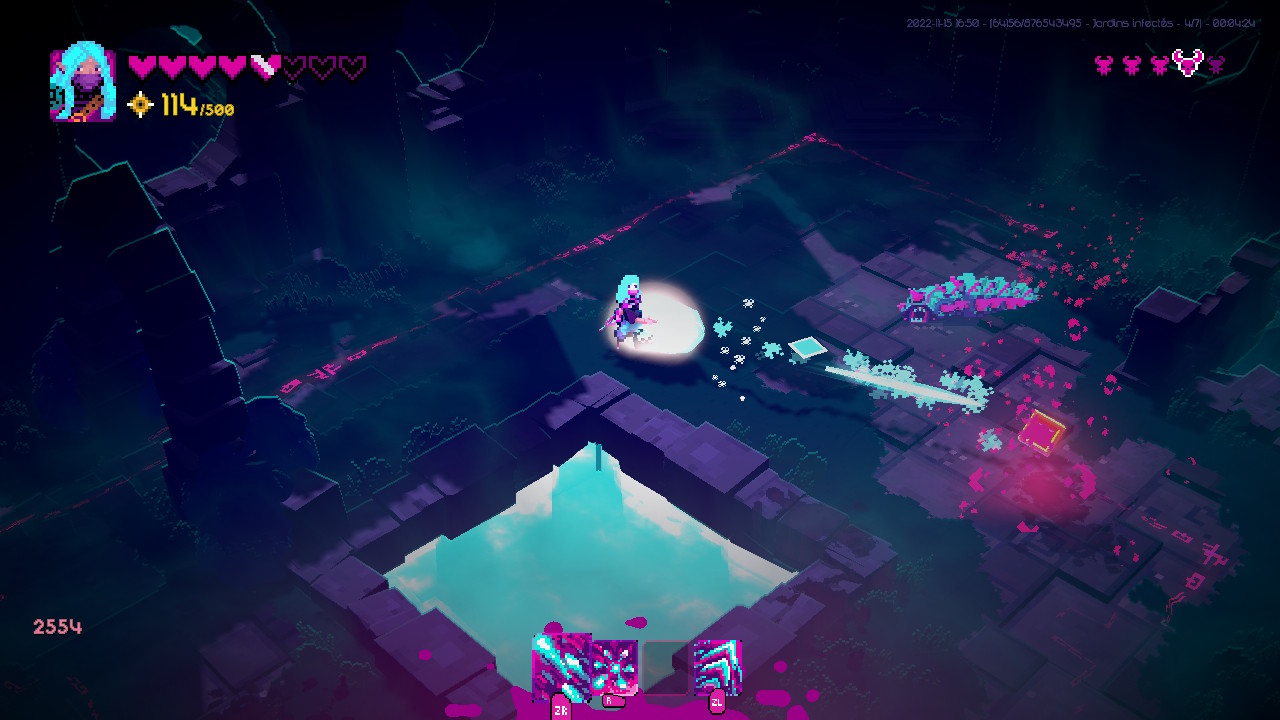Open the blue-haired character portrait
The width and height of the screenshot is (1280, 720).
point(83,83)
